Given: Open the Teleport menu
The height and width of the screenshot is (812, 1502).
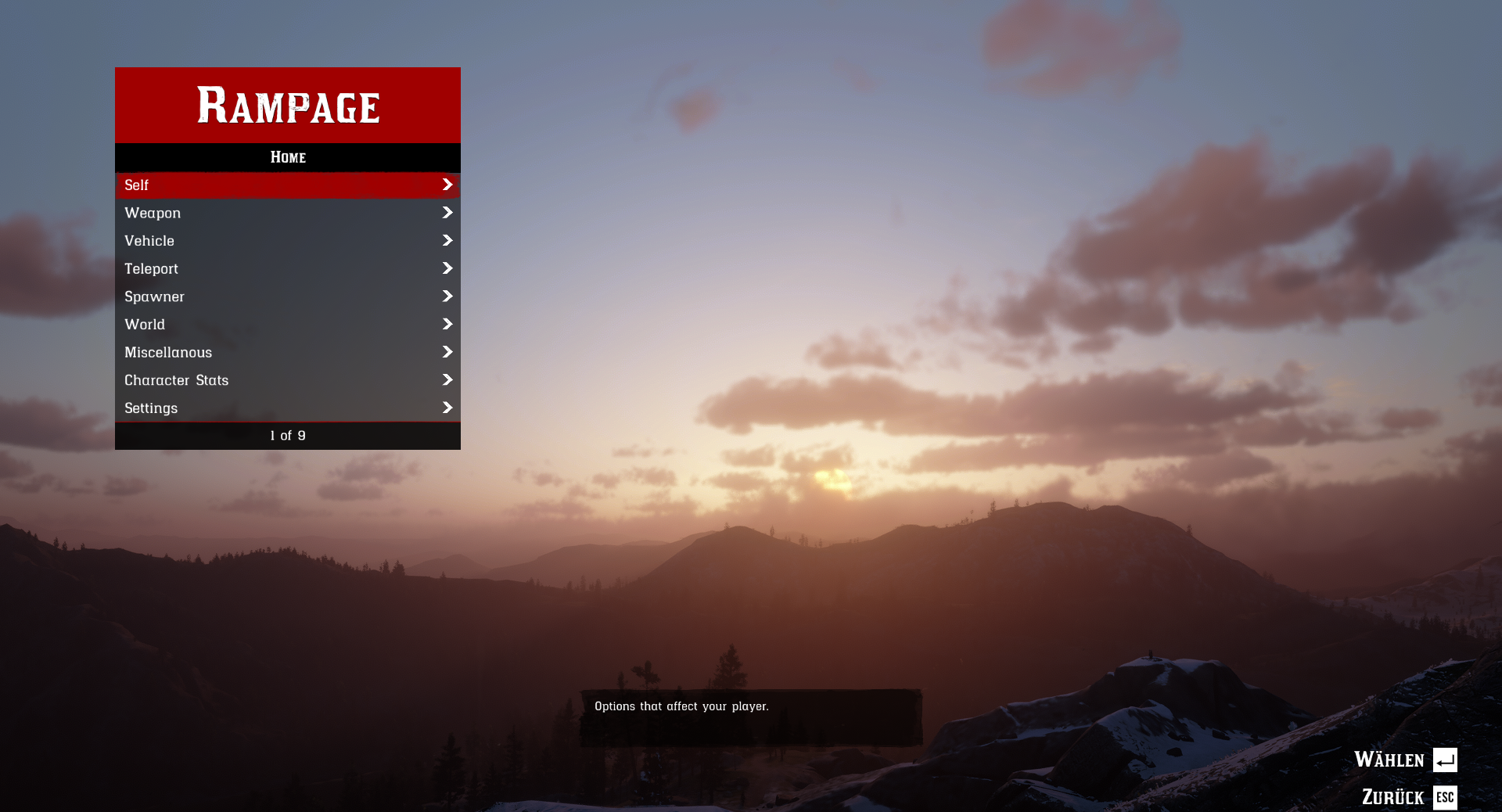Looking at the screenshot, I should pyautogui.click(x=287, y=269).
